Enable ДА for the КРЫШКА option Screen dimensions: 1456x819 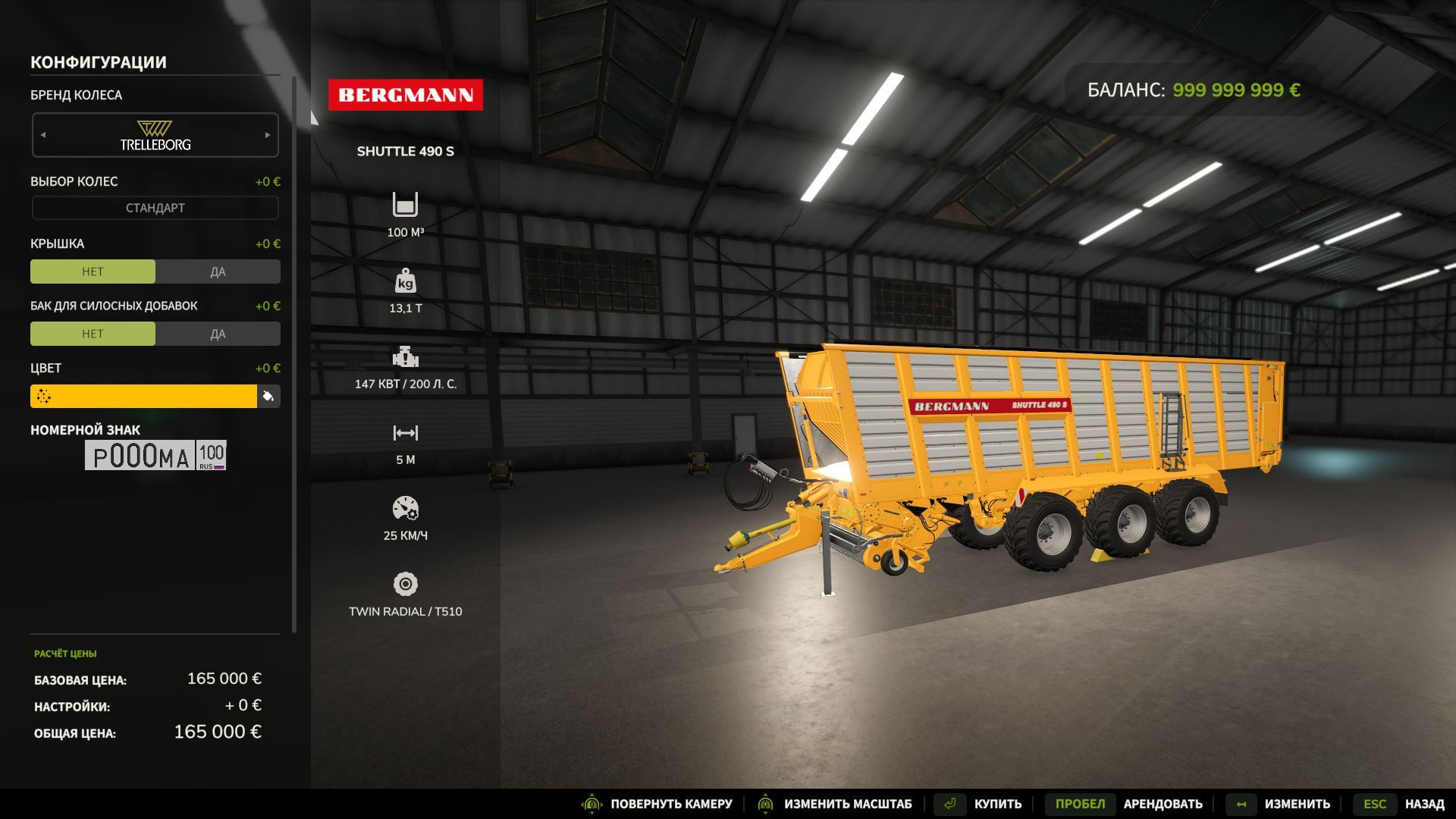pos(218,271)
